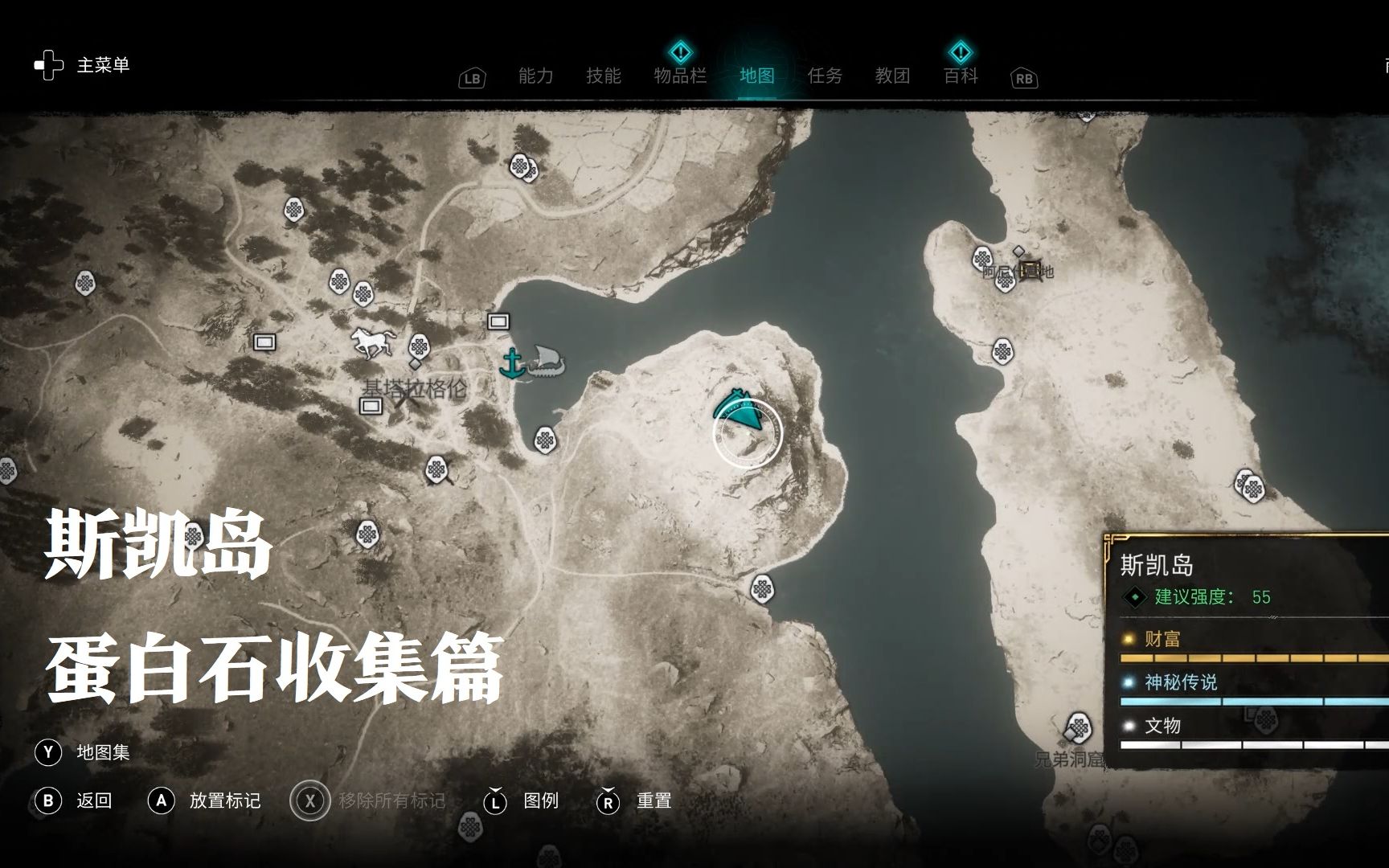Switch to the 任务 tab
The image size is (1389, 868).
tap(826, 75)
